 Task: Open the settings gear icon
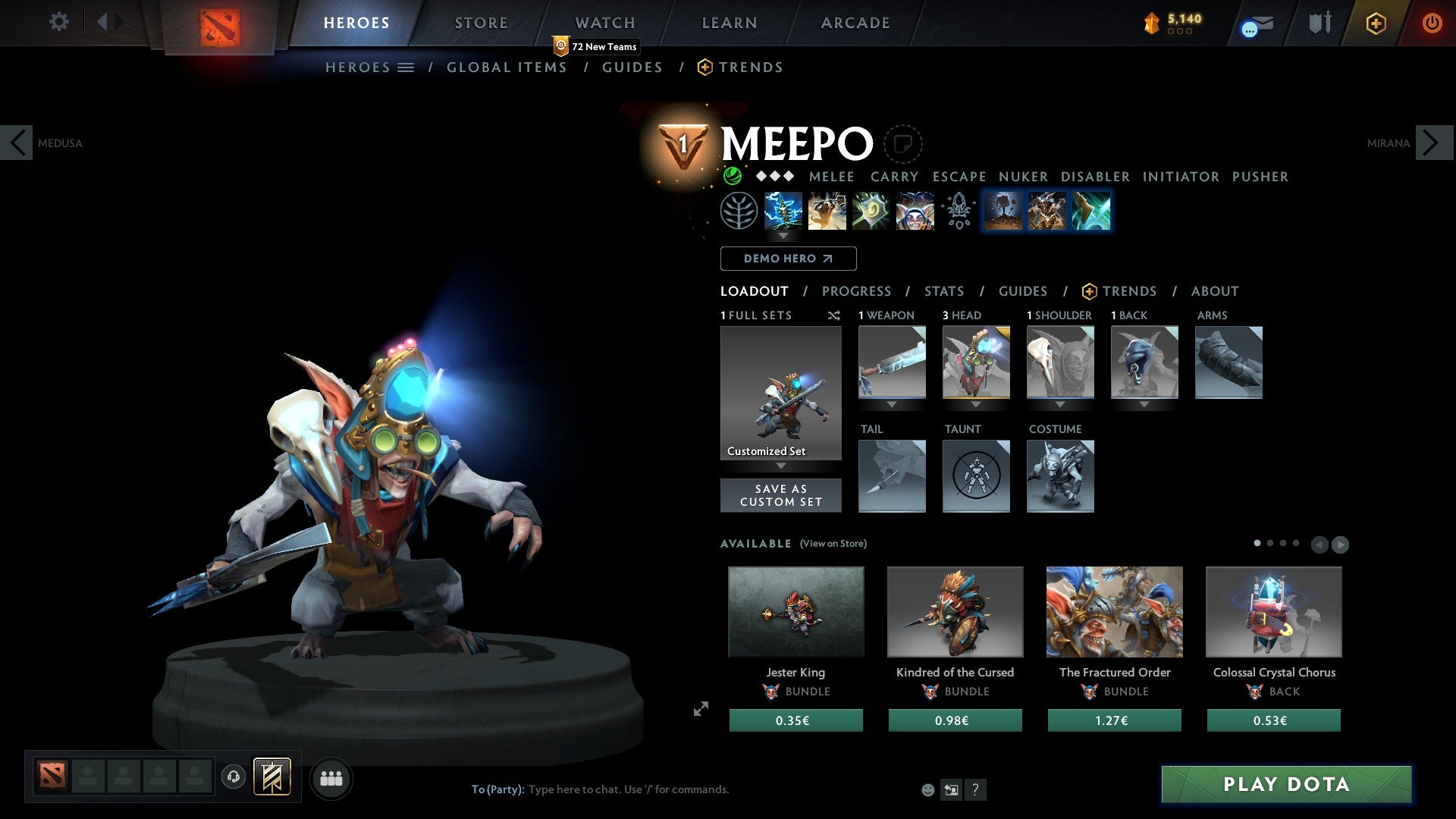pos(59,22)
